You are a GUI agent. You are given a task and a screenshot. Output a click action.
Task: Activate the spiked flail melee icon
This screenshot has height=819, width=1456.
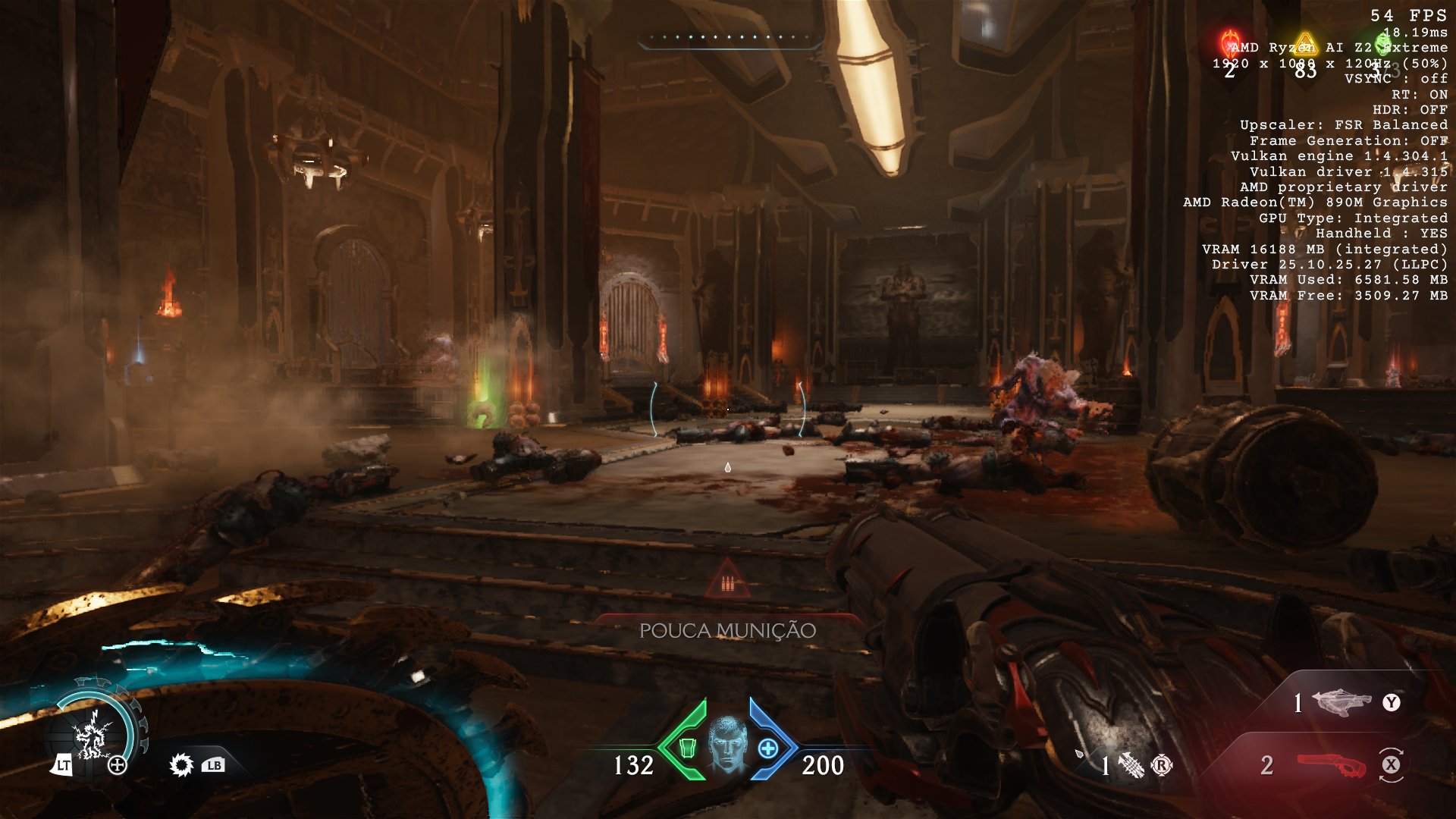pyautogui.click(x=1130, y=765)
